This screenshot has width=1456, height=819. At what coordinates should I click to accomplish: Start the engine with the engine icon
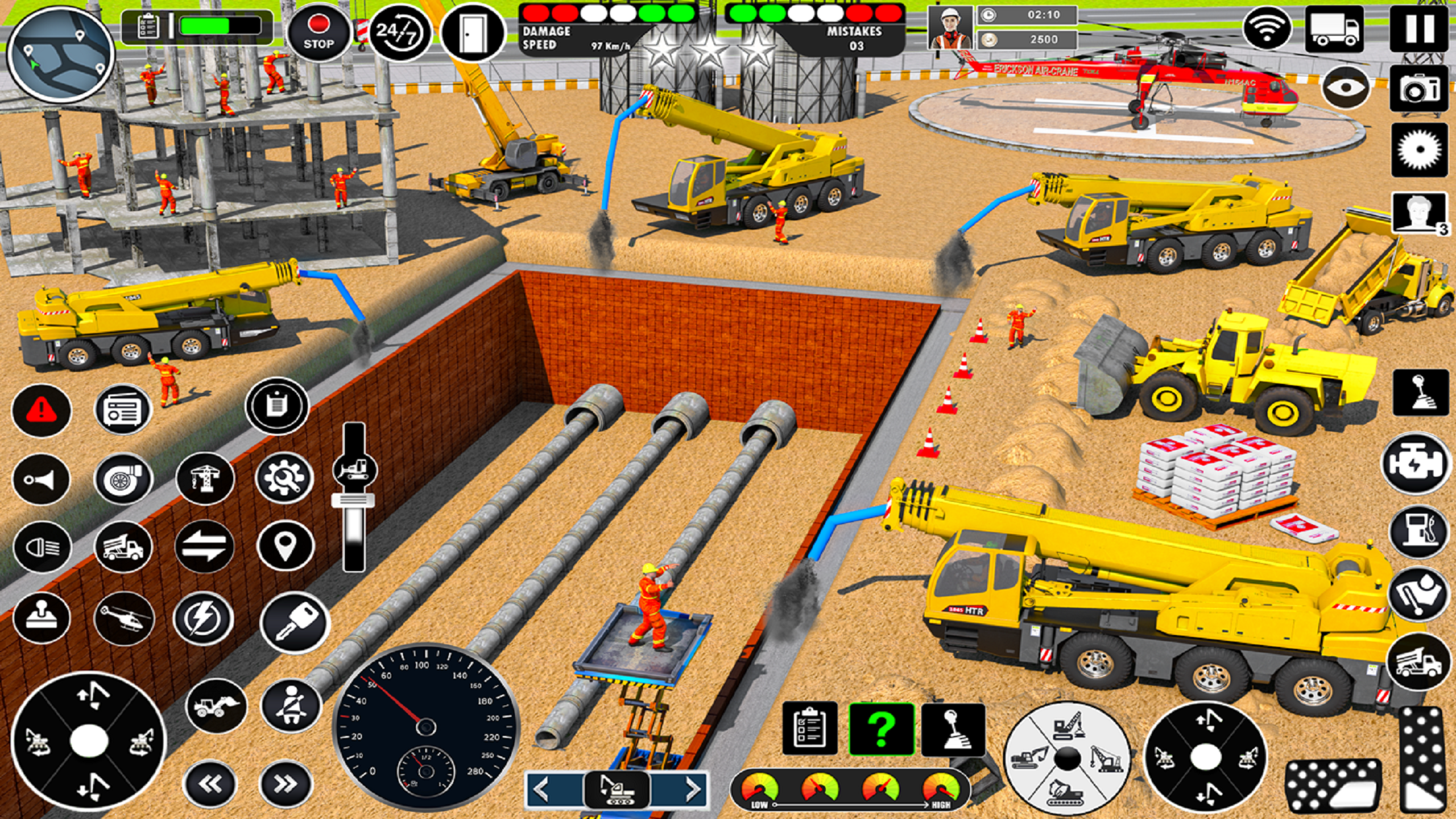click(1415, 464)
